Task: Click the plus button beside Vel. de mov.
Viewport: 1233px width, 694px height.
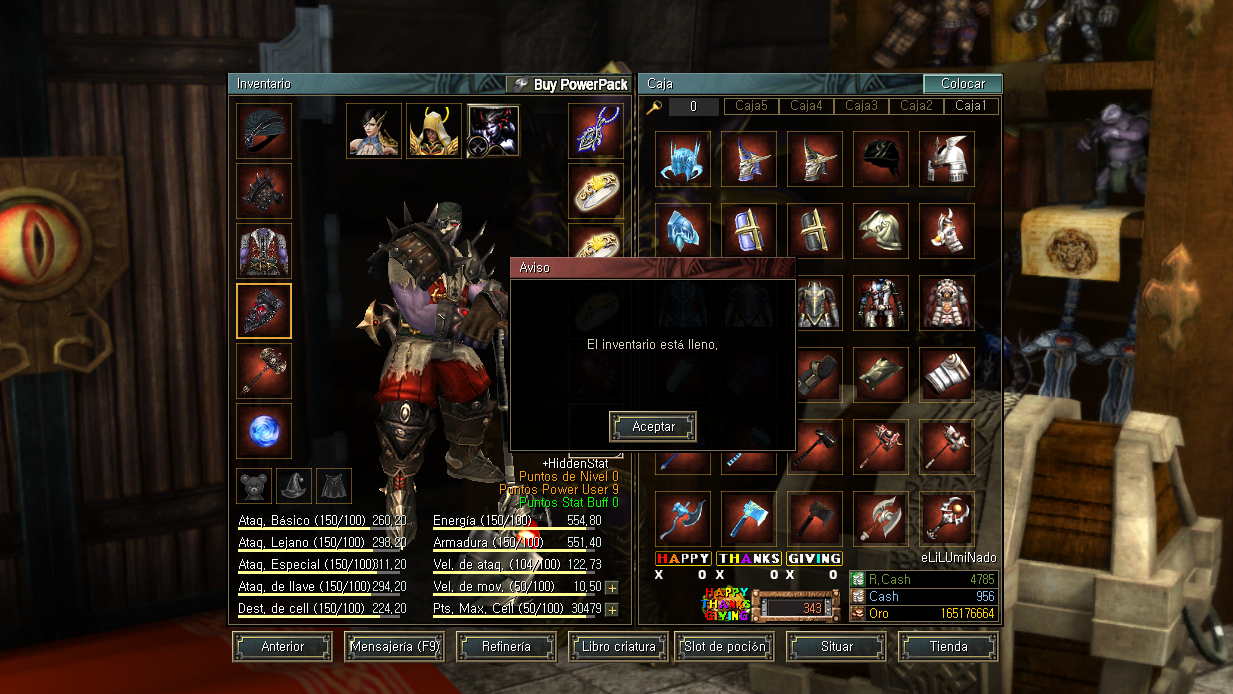Action: [x=611, y=587]
